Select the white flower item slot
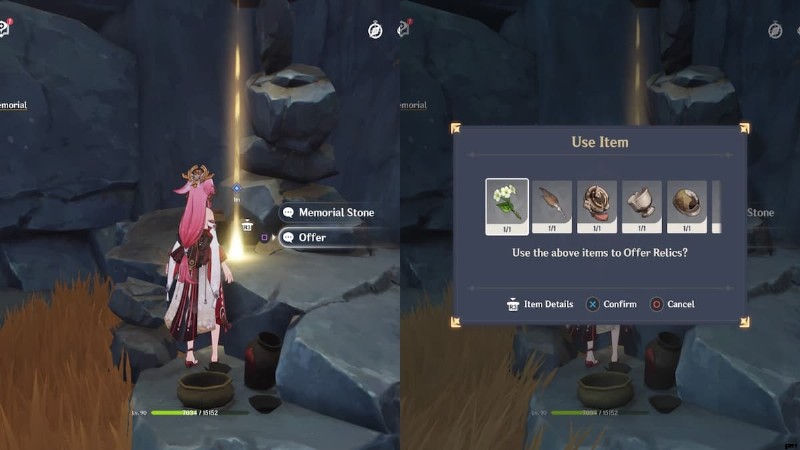 [x=507, y=206]
